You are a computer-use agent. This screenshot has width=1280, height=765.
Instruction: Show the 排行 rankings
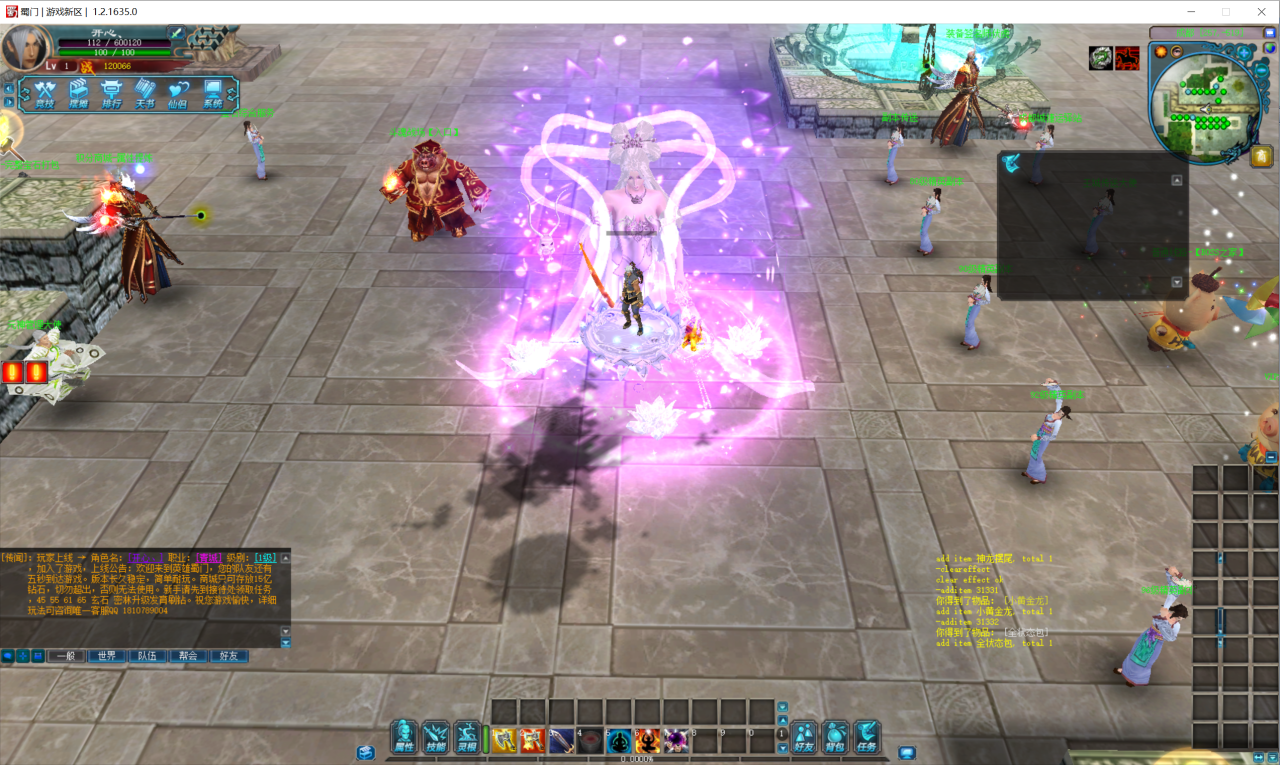[x=112, y=94]
